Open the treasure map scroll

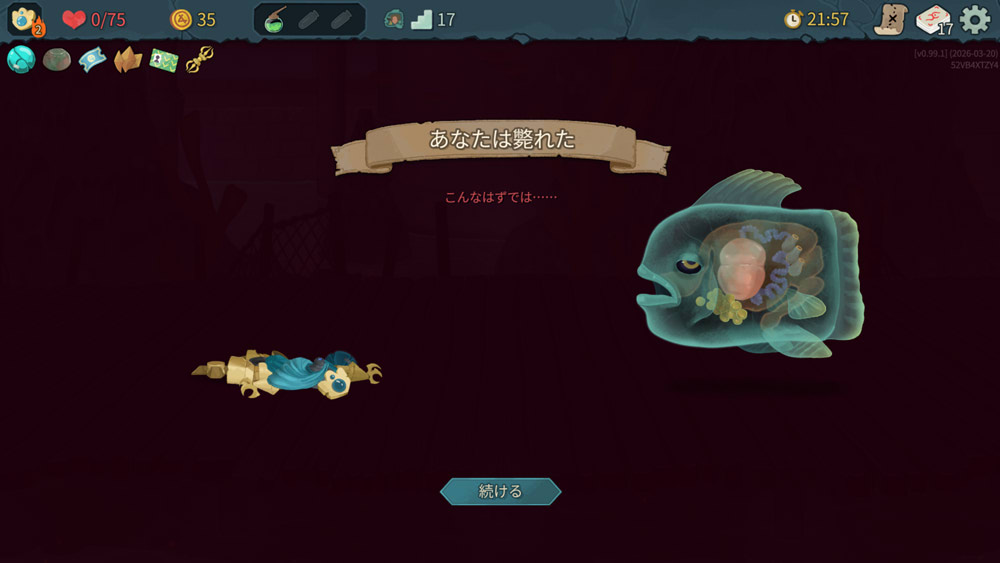(x=890, y=20)
